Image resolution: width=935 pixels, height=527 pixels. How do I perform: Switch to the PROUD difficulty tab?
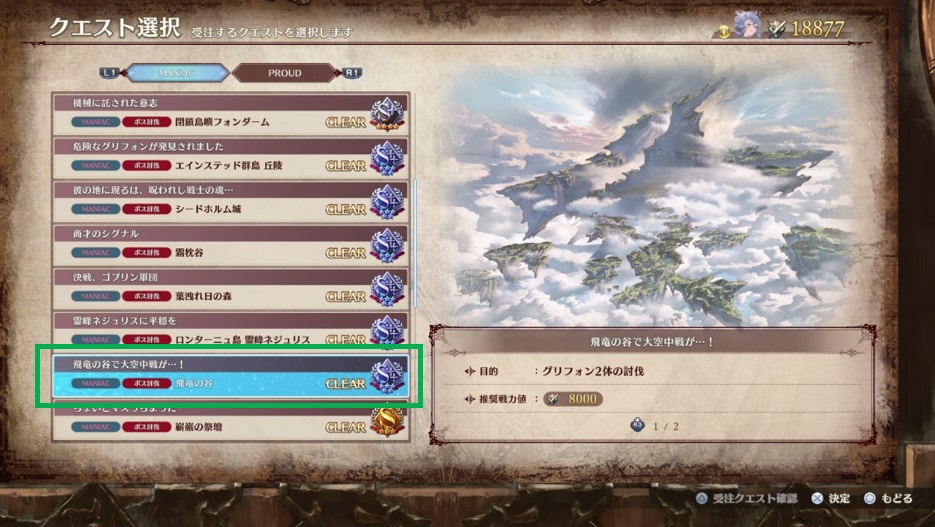tap(284, 73)
